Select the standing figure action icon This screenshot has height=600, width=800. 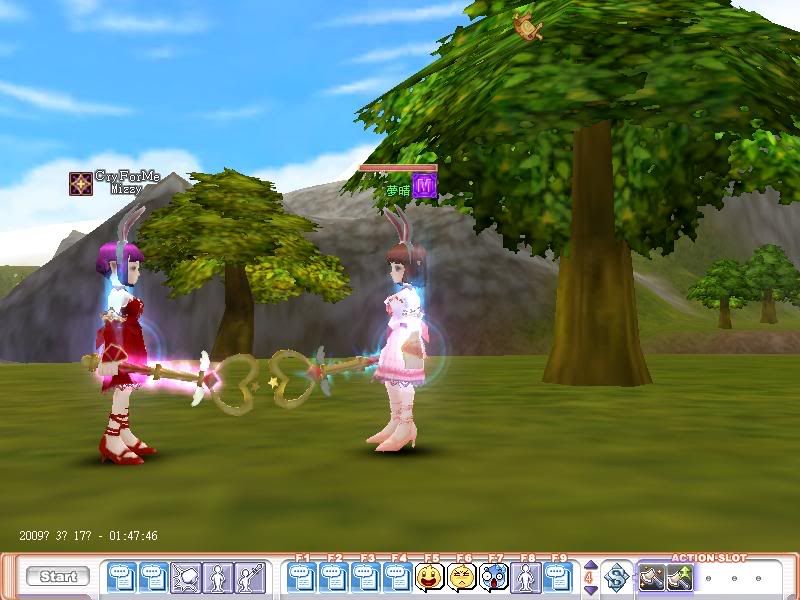(217, 577)
